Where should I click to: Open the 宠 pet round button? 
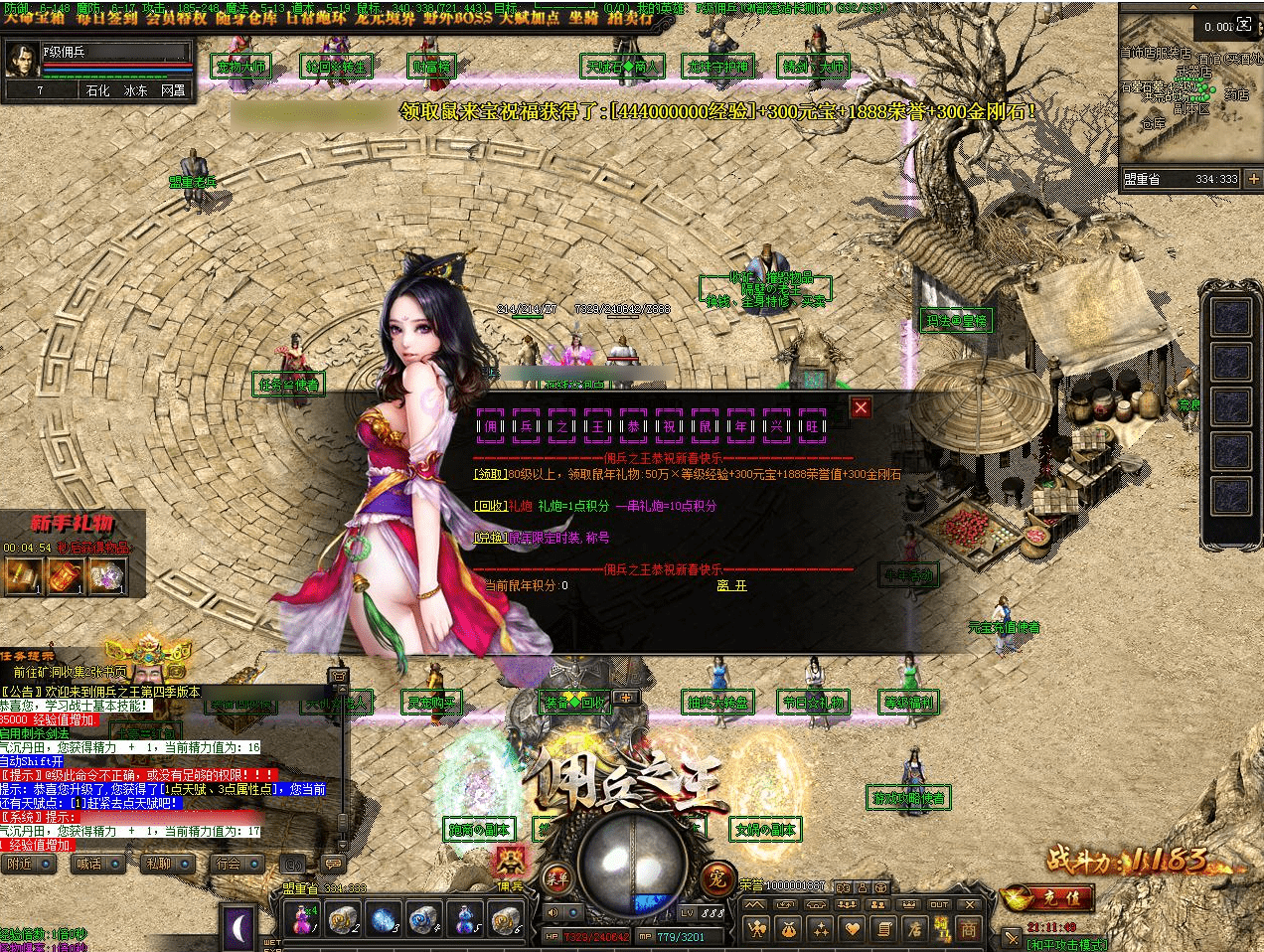coord(717,878)
